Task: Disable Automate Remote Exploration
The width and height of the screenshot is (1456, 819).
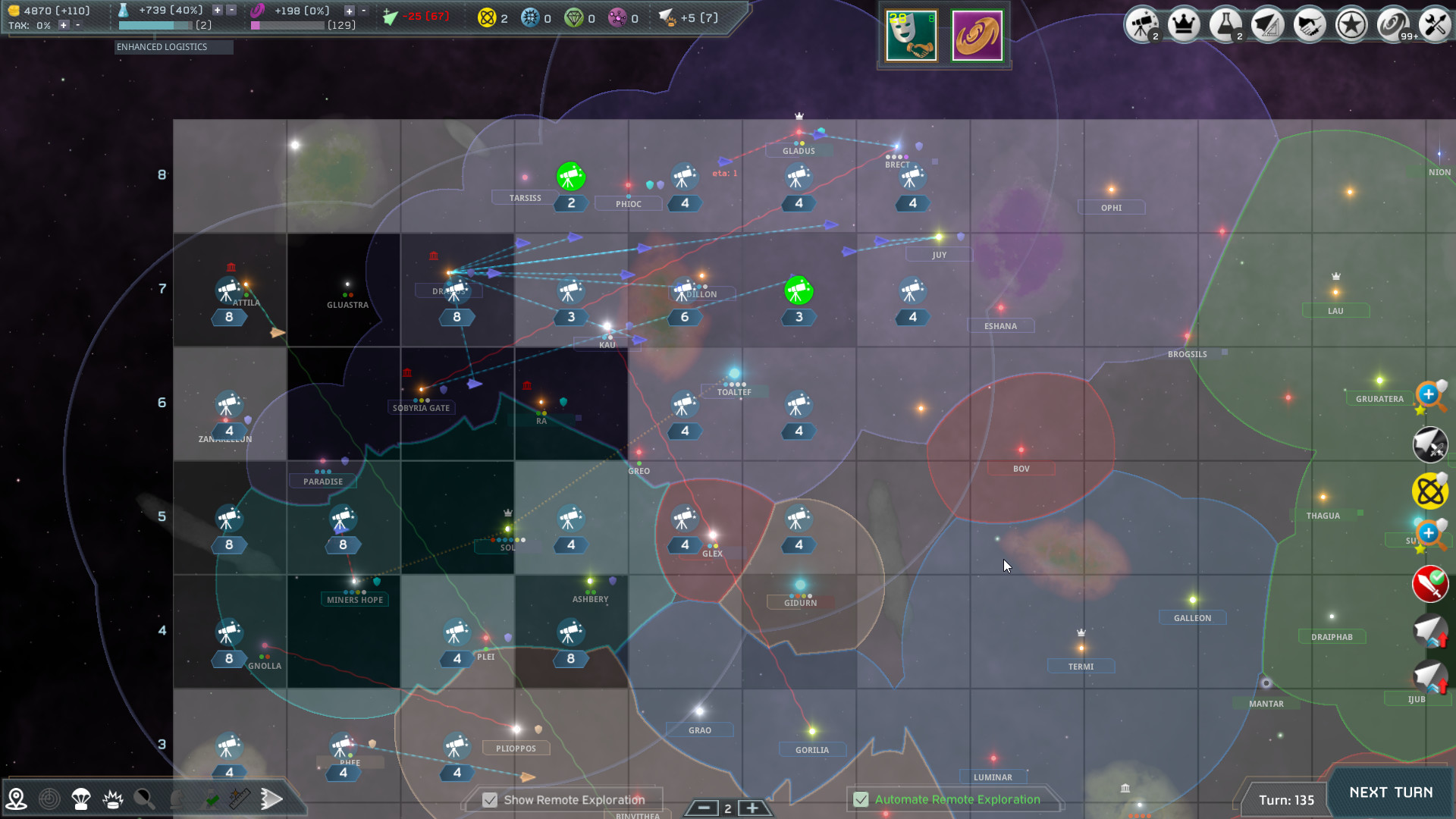Action: pyautogui.click(x=861, y=799)
